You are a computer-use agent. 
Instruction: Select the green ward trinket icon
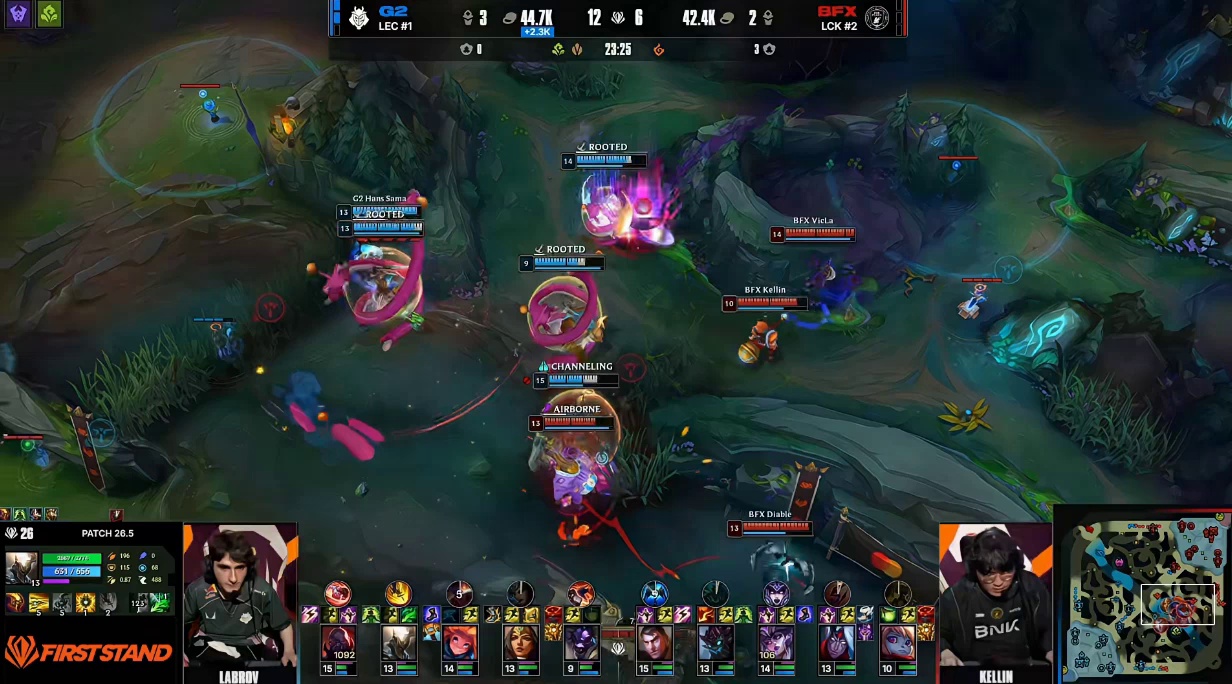160,602
